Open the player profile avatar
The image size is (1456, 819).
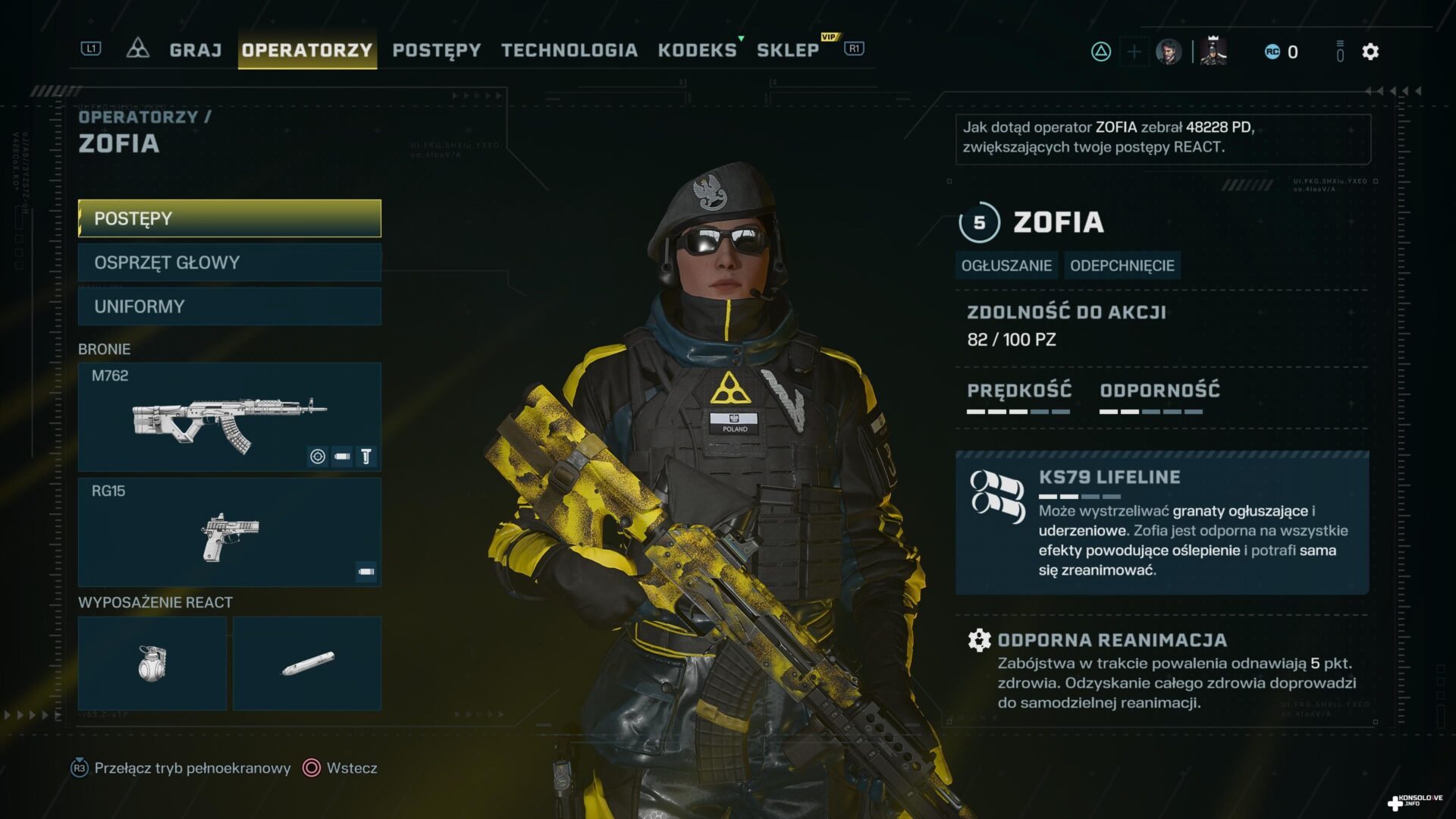[1169, 52]
